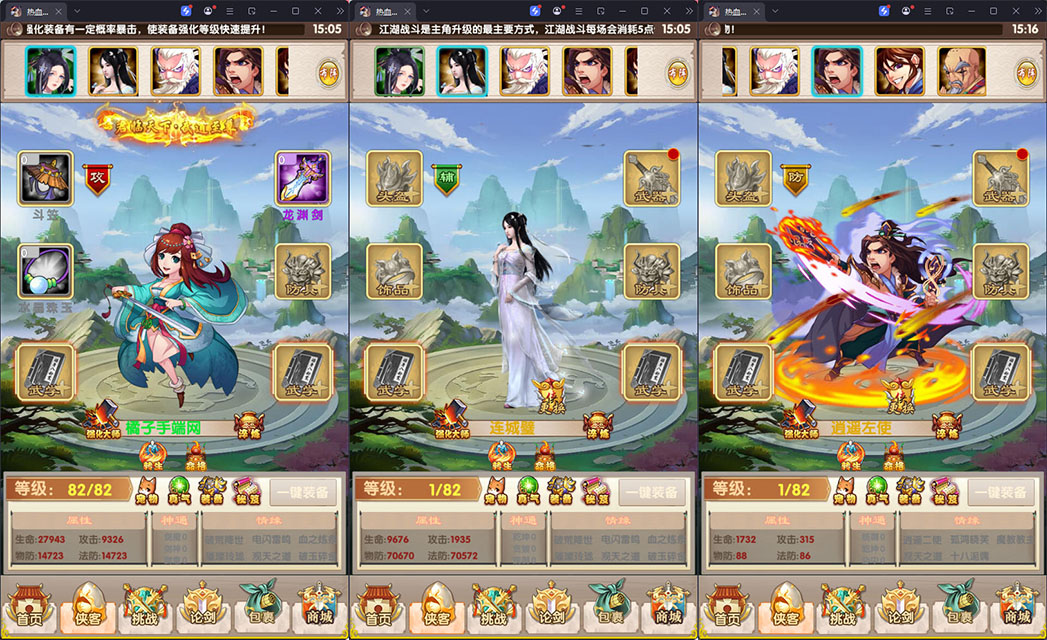Open 包裹 bag in 连城璧's window

pos(607,606)
